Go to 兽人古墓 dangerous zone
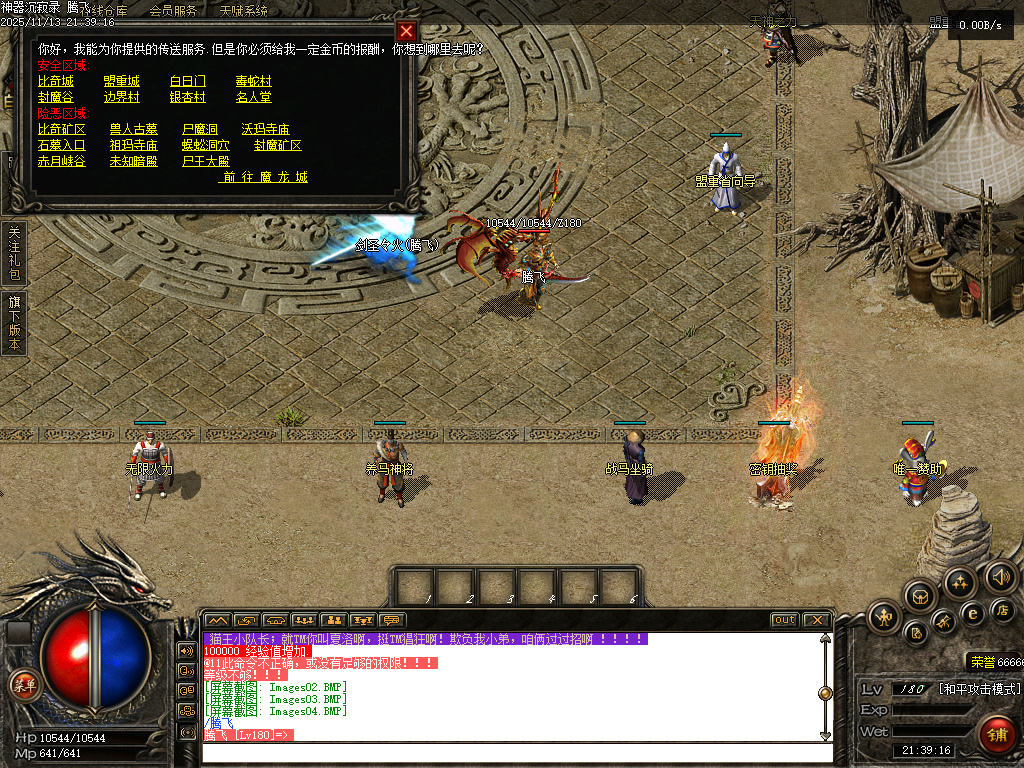Image resolution: width=1024 pixels, height=768 pixels. [133, 129]
